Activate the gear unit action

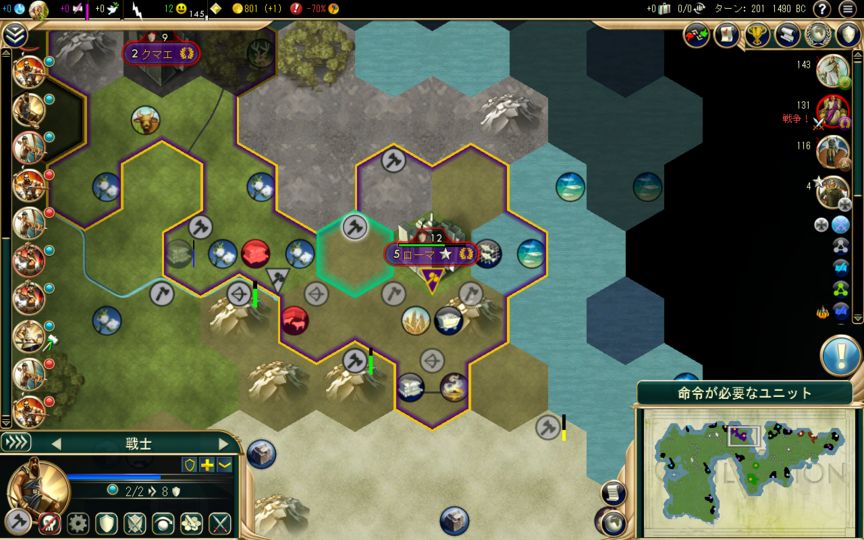pyautogui.click(x=77, y=522)
